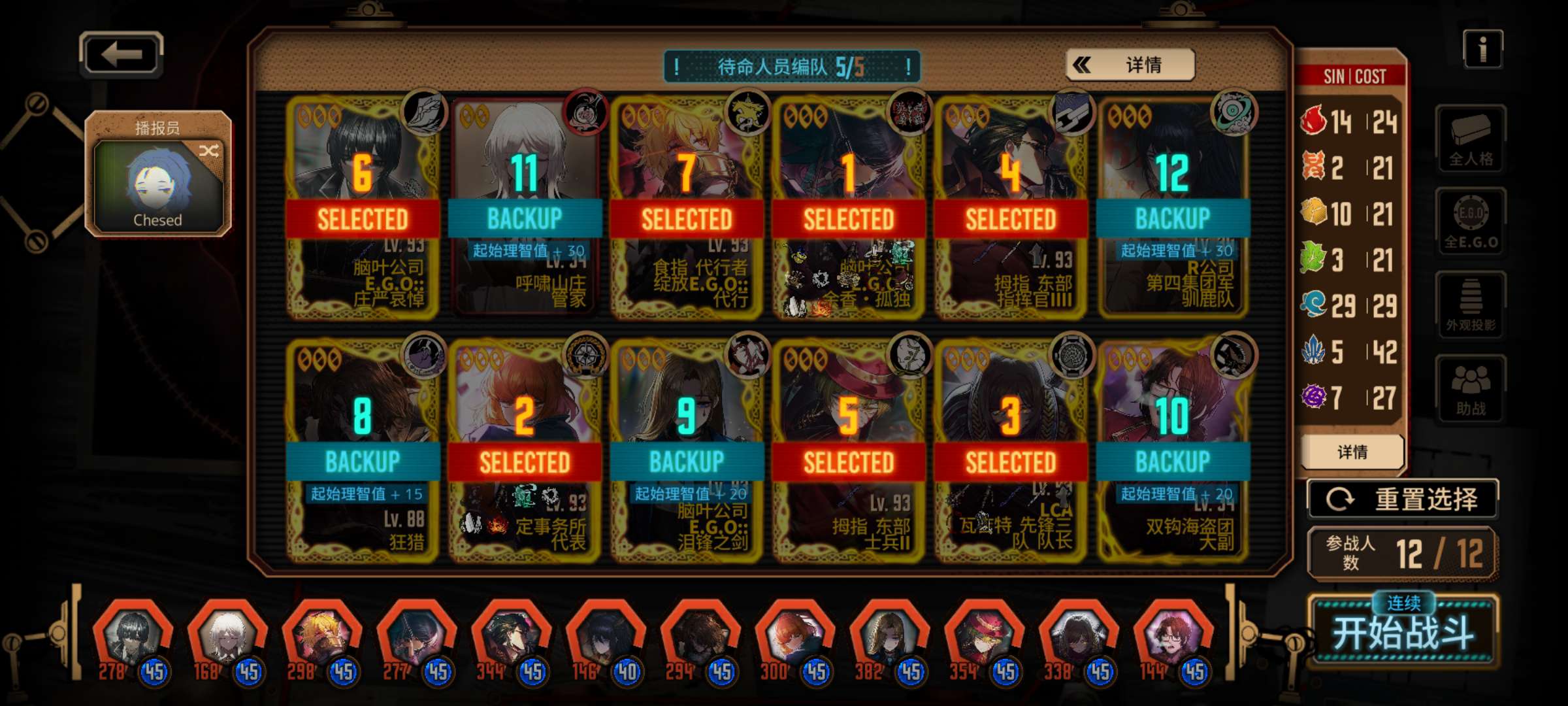Choose the backup card numbered 9
1568x706 pixels.
pos(687,451)
